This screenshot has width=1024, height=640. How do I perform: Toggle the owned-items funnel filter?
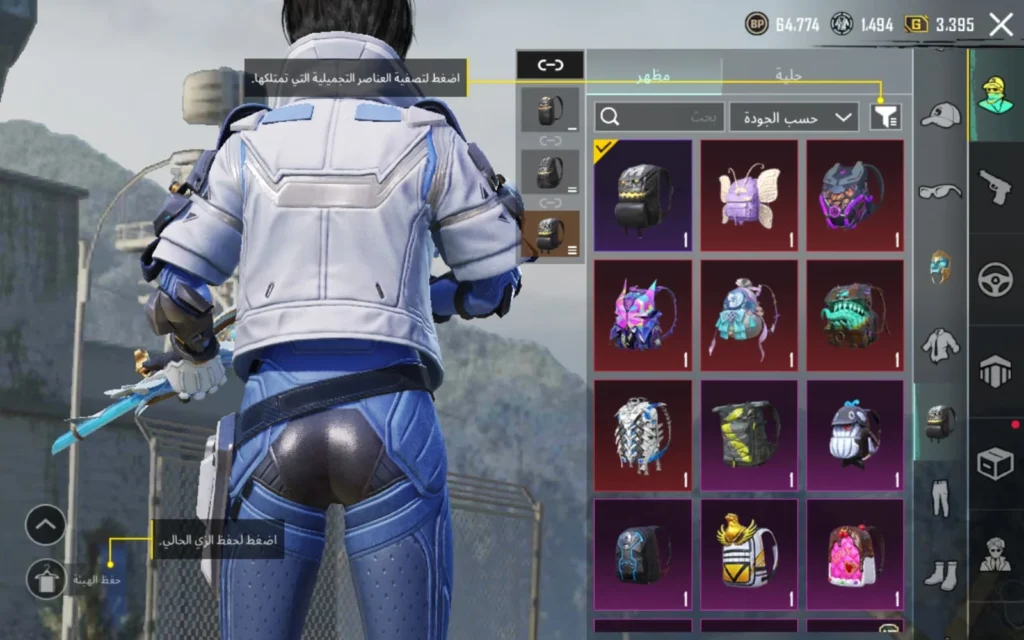point(884,117)
